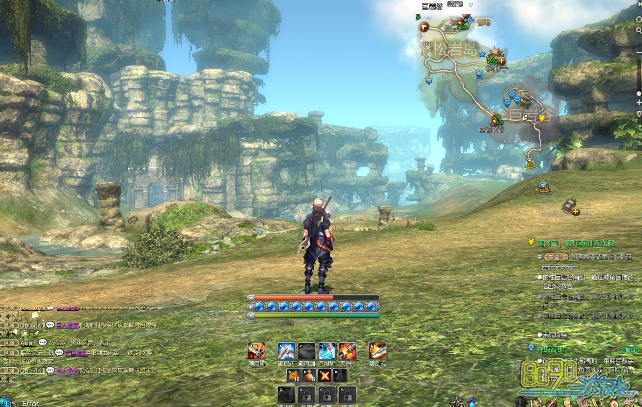Use the blue crossed-blades skill

pos(287,350)
